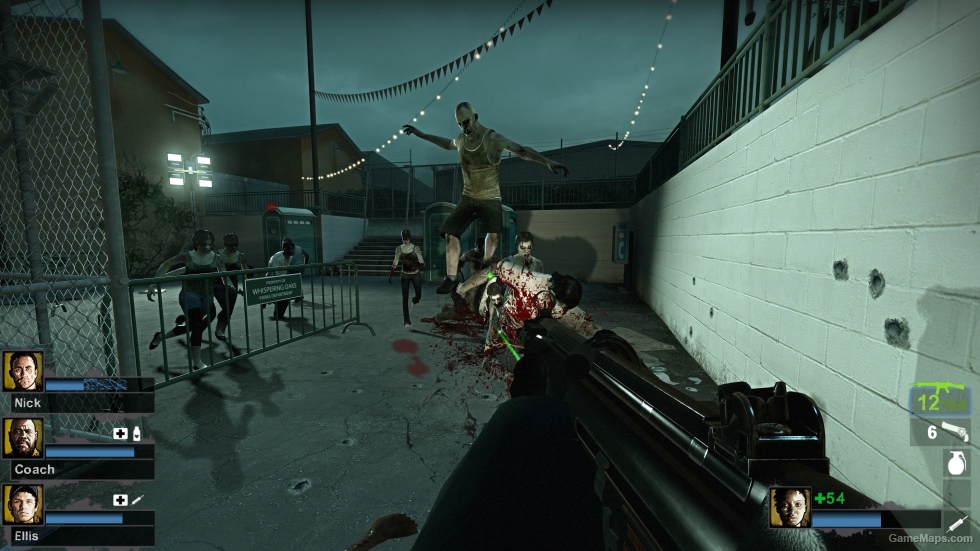Viewport: 980px width, 551px height.
Task: Select Nick's teammate portrait
Action: click(23, 371)
